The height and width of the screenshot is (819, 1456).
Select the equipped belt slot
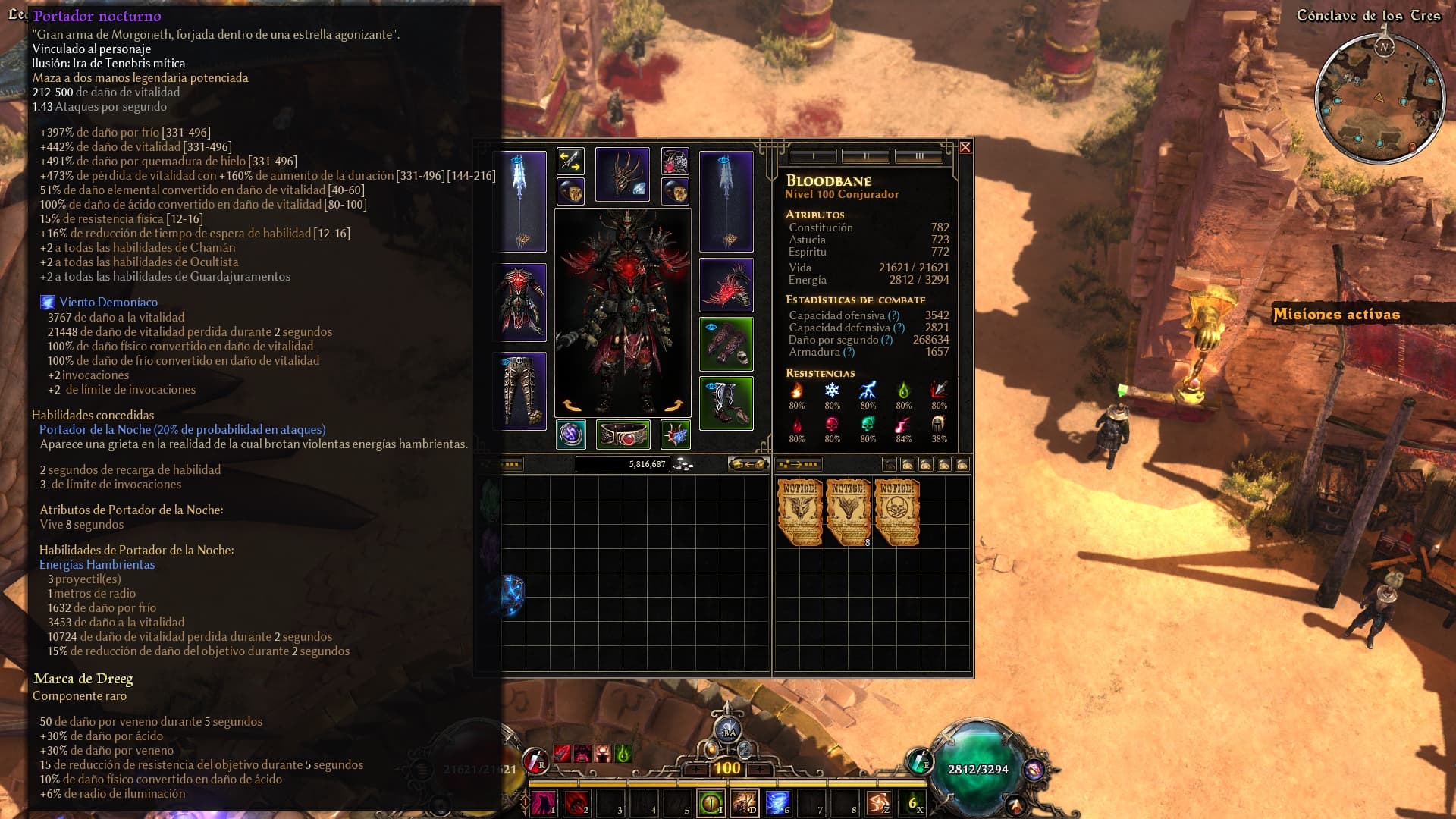(623, 435)
